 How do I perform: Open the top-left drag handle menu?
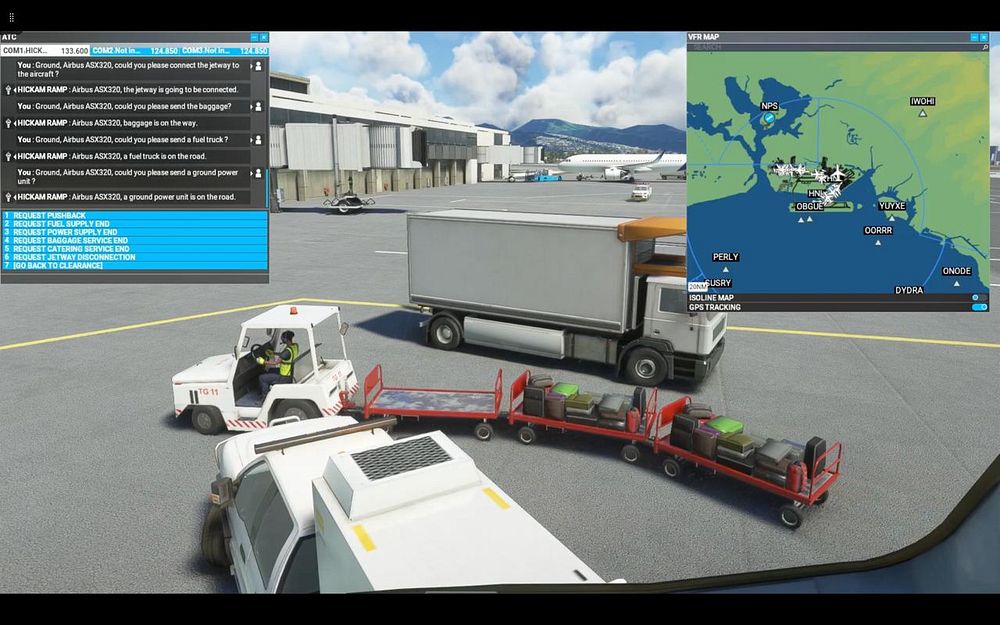(x=12, y=17)
